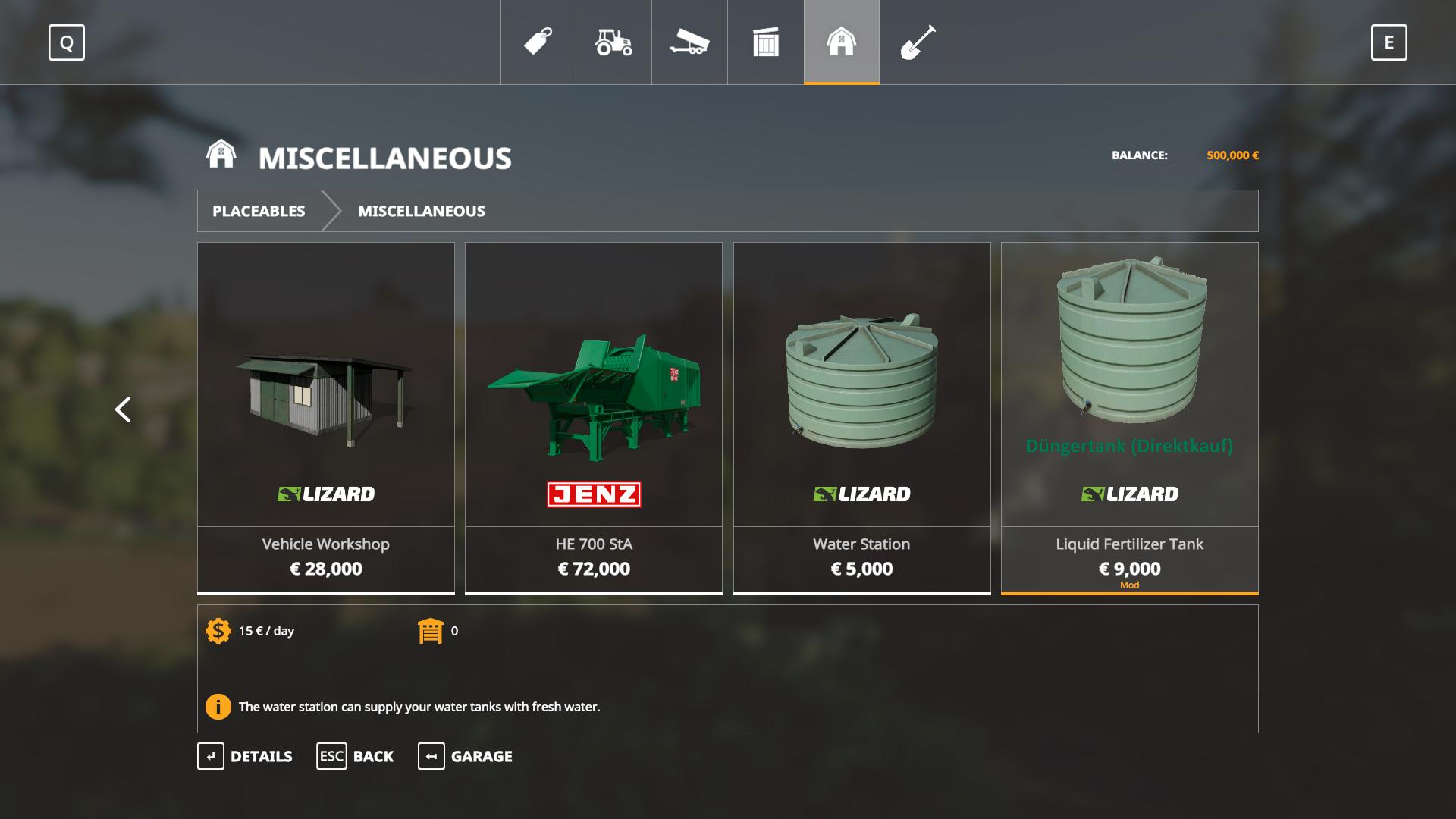This screenshot has width=1456, height=819.
Task: Show previous items with left arrow
Action: (x=123, y=409)
